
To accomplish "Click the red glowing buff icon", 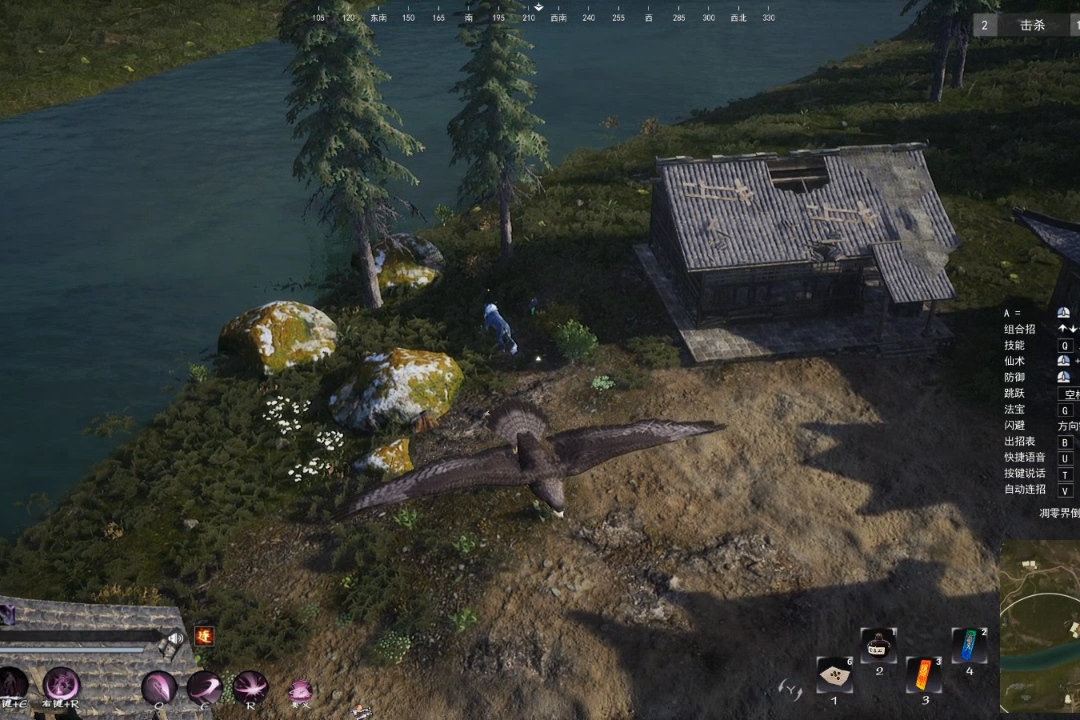I will tap(204, 635).
